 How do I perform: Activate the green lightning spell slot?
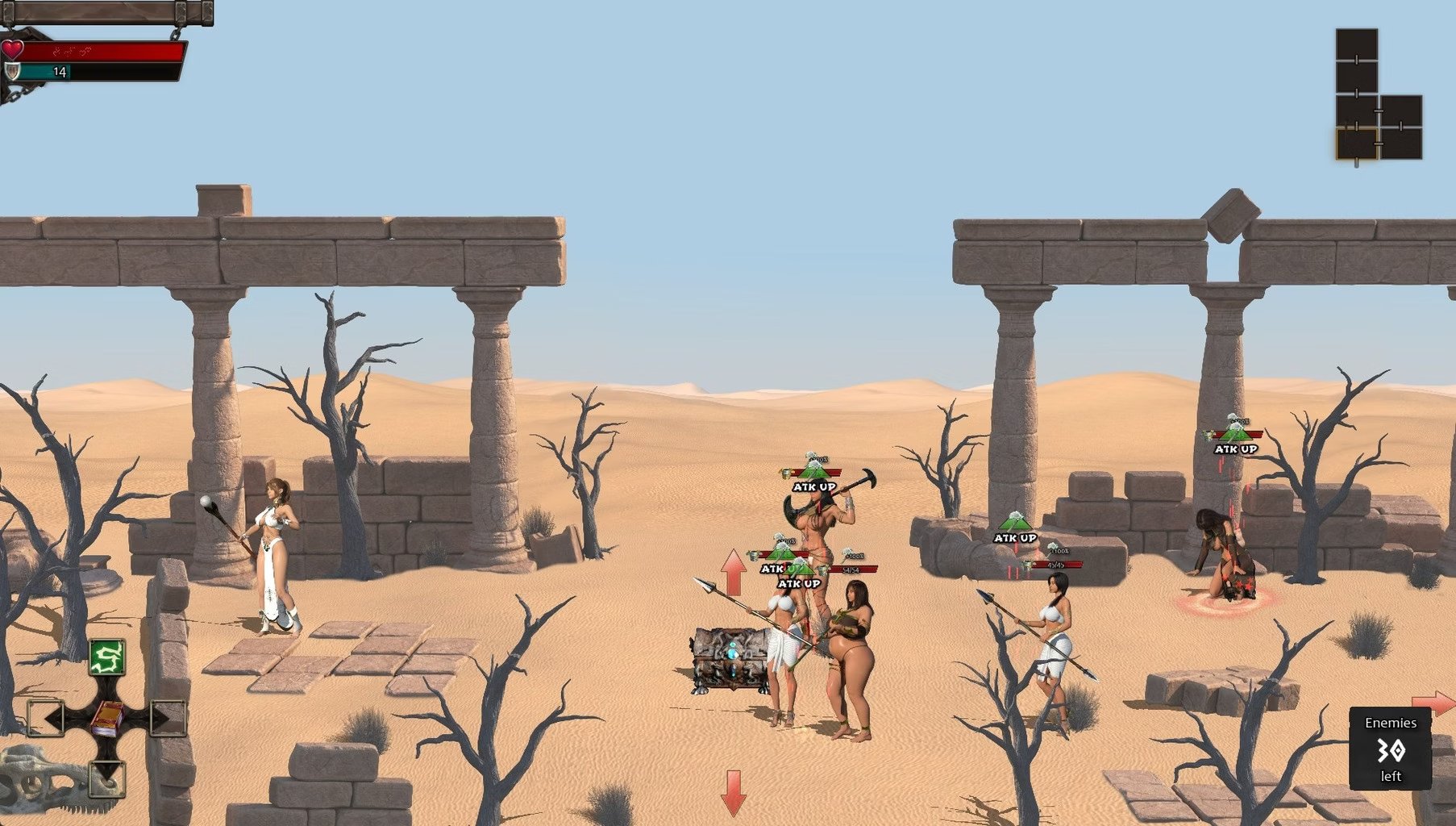pyautogui.click(x=106, y=657)
